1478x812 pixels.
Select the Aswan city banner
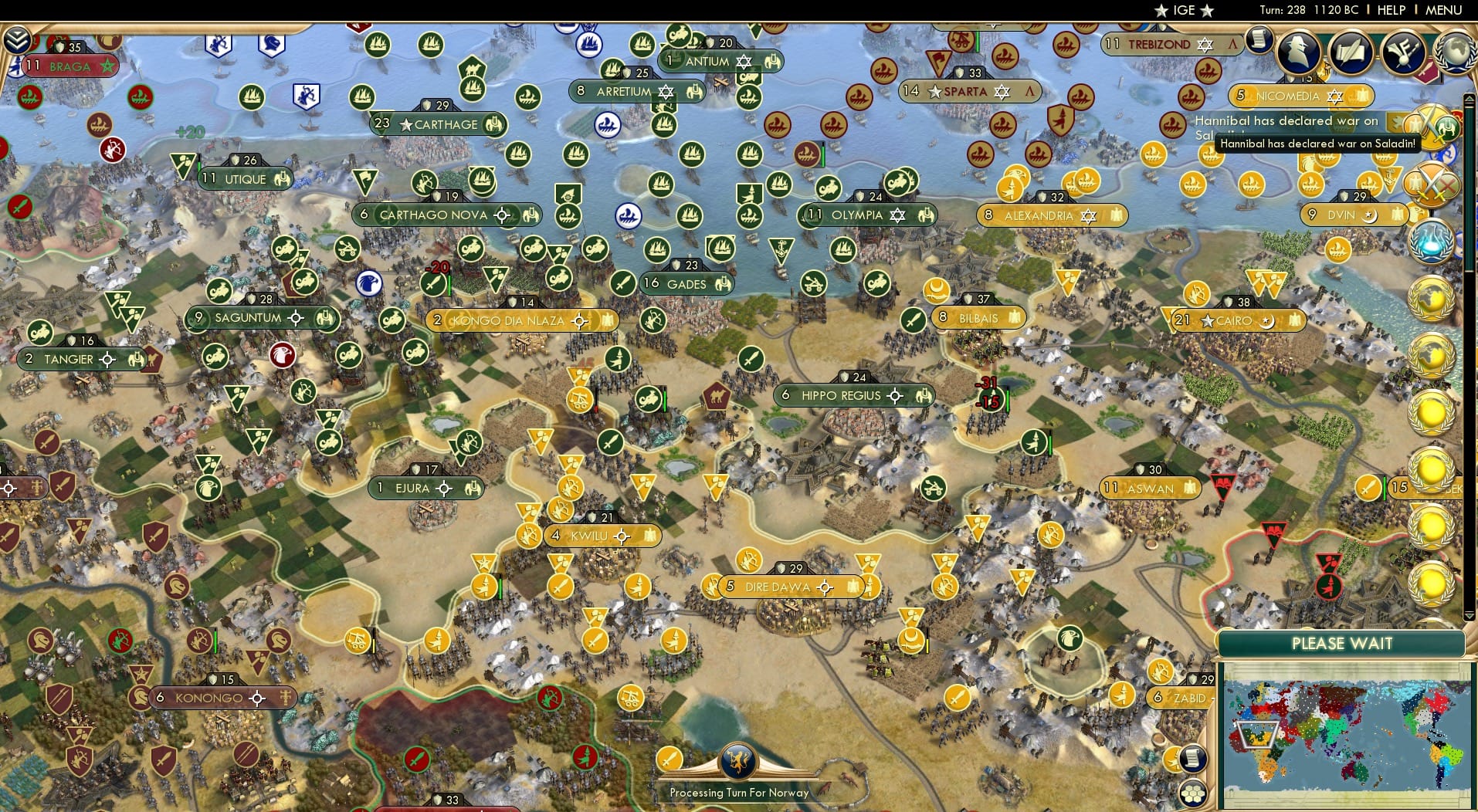click(1151, 488)
